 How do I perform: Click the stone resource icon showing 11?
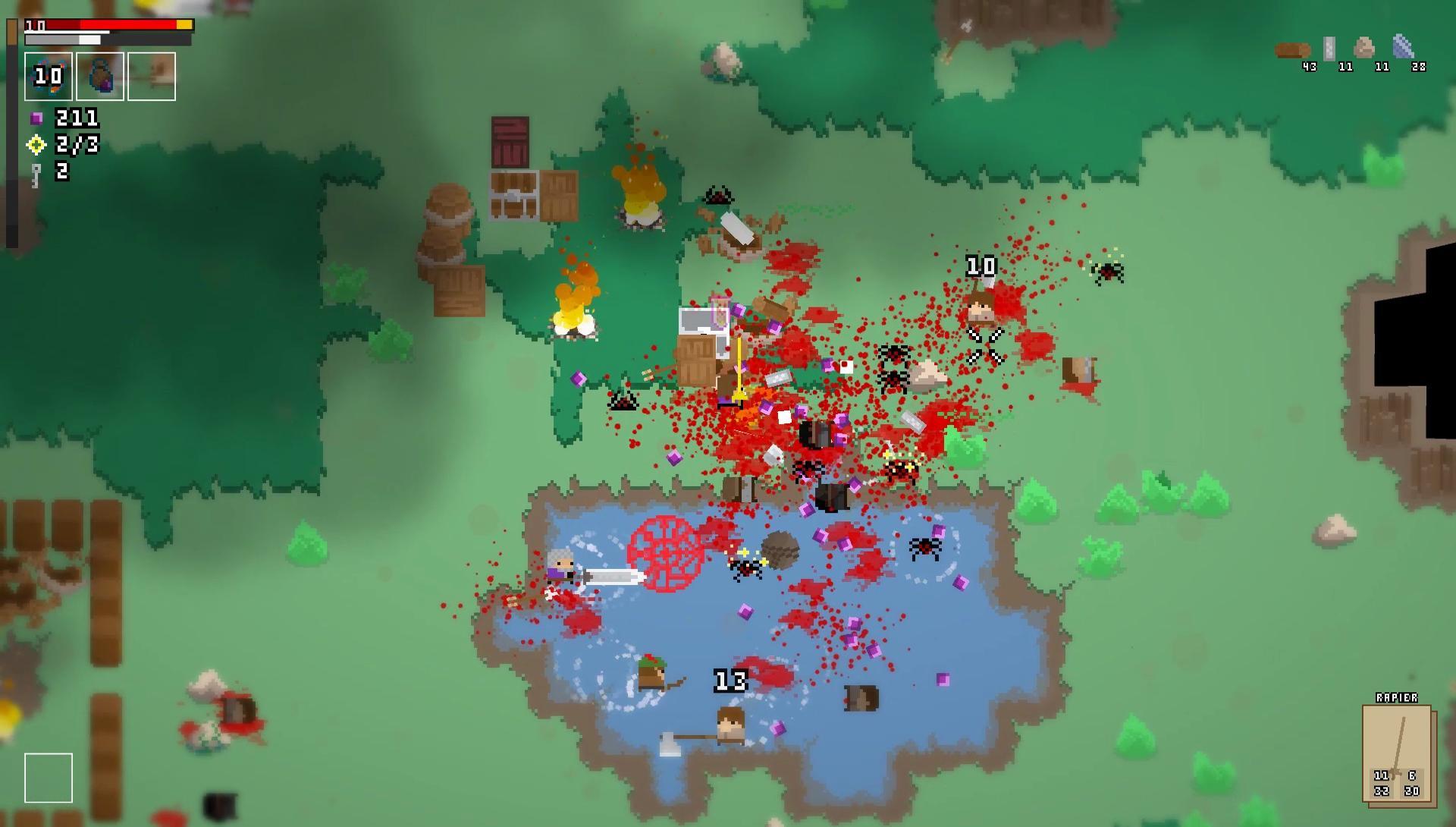(1363, 48)
